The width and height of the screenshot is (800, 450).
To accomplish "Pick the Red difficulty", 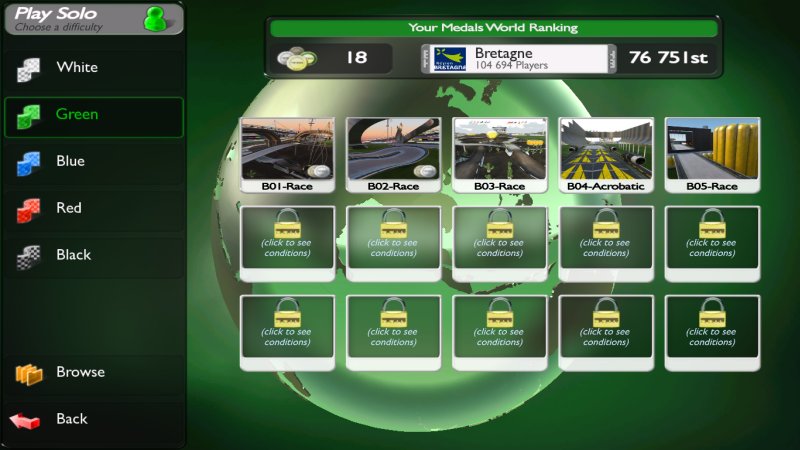I will pos(92,209).
